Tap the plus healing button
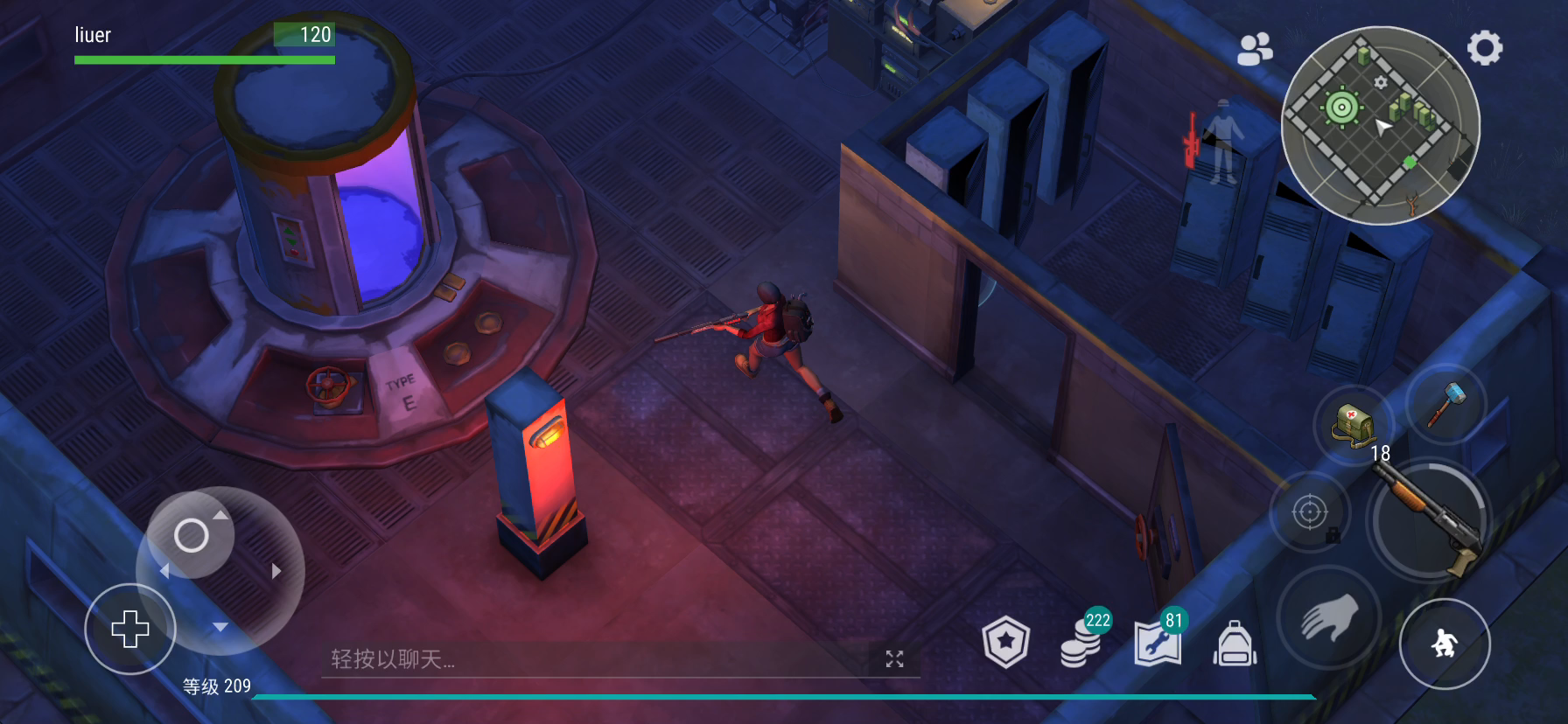 click(x=130, y=629)
